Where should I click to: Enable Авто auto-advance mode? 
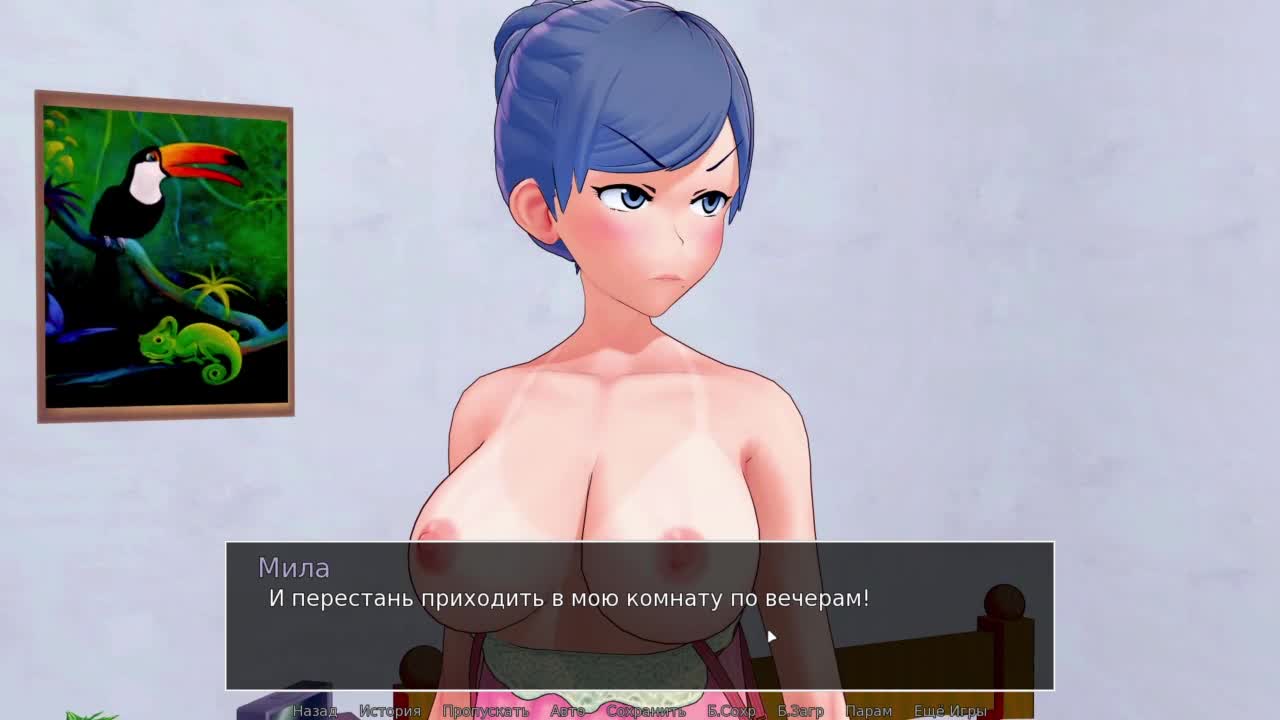pos(567,711)
